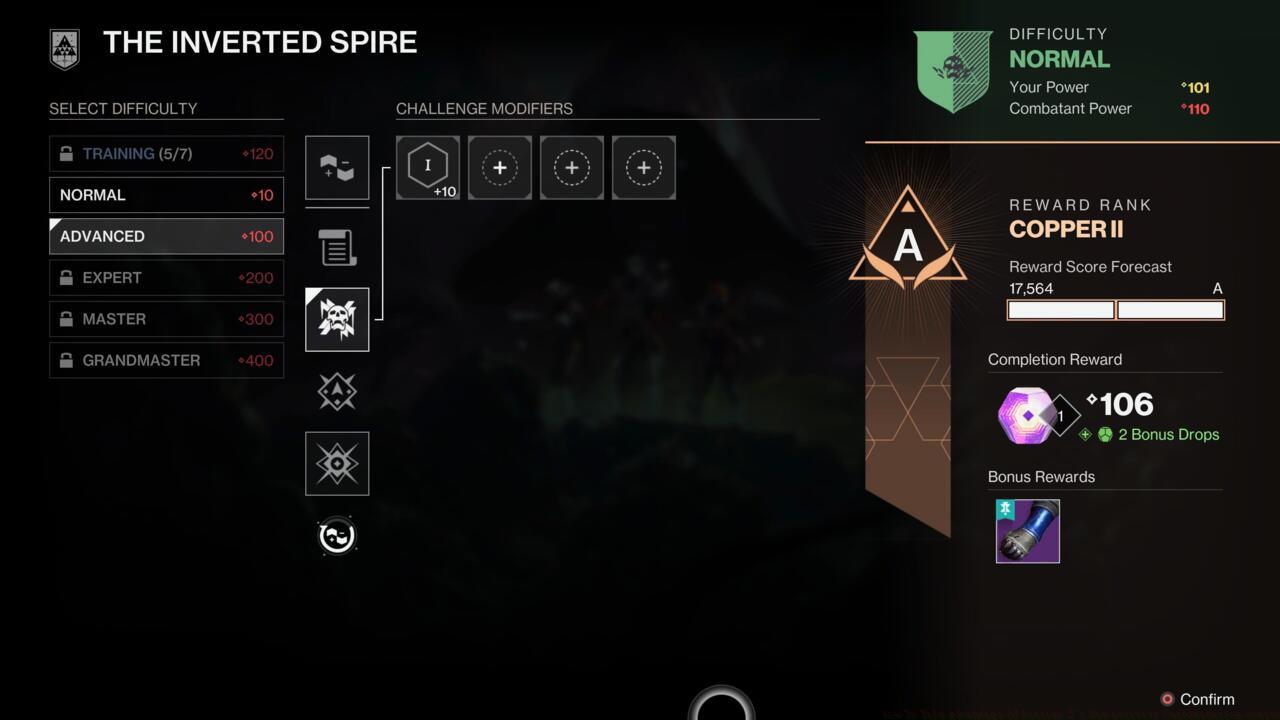Choose the EXPERT difficulty option
The height and width of the screenshot is (720, 1280).
[165, 277]
